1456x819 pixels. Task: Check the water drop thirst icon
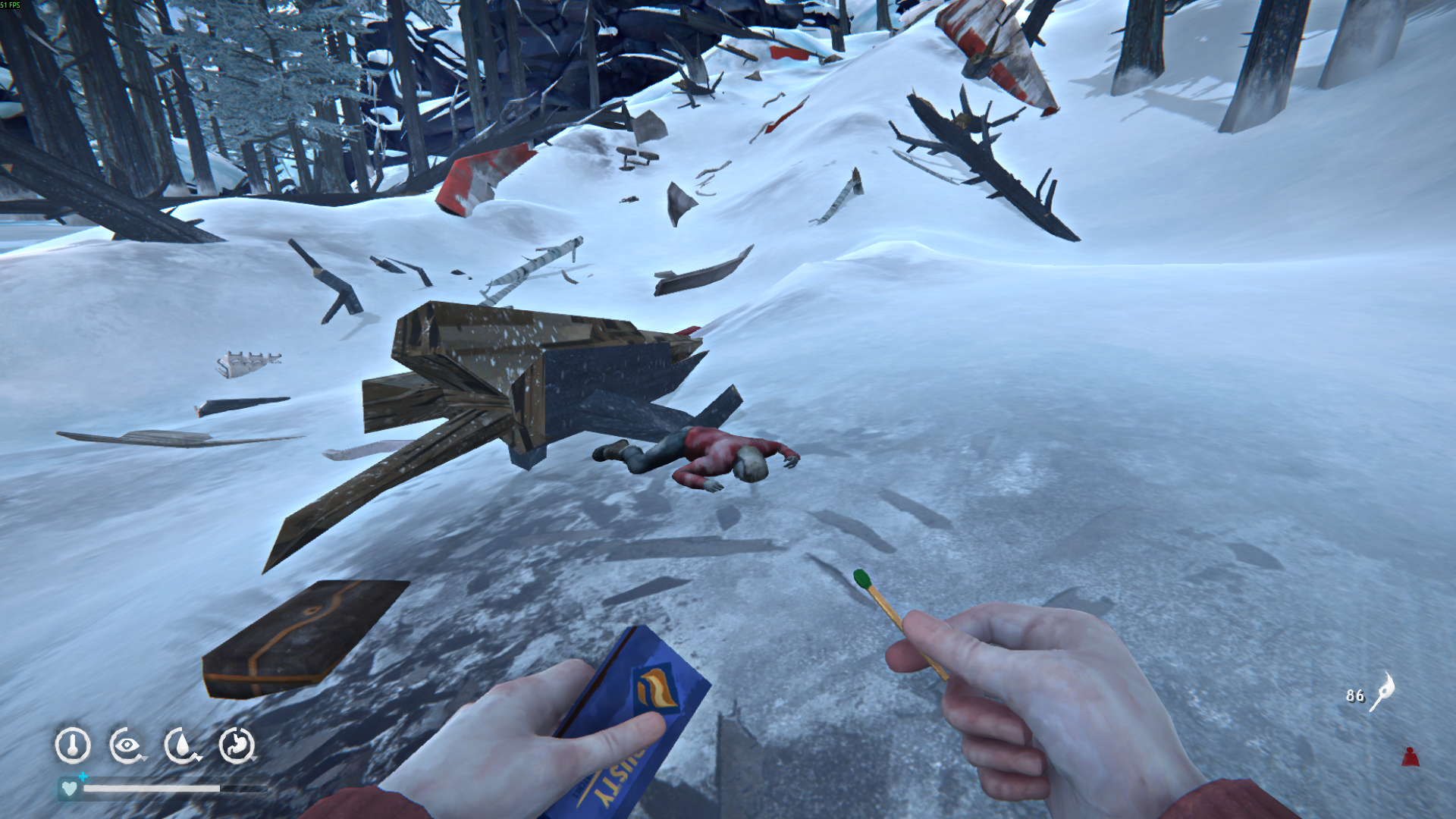click(182, 745)
